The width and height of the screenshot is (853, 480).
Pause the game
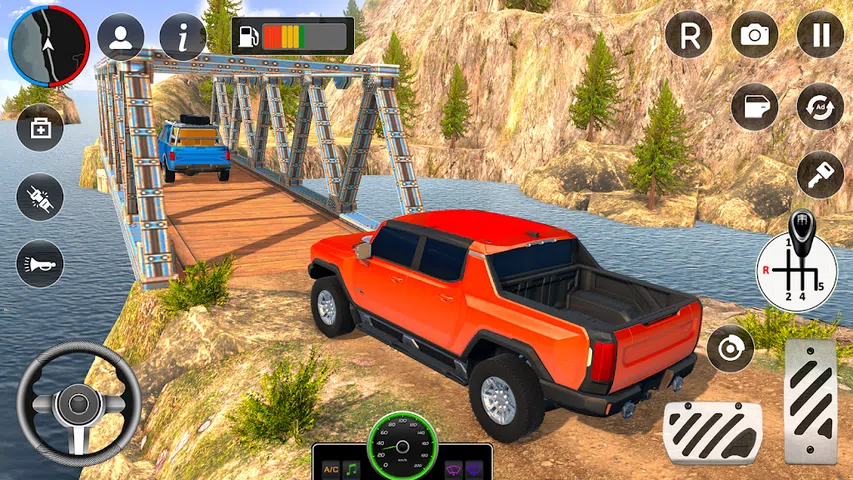click(x=820, y=35)
